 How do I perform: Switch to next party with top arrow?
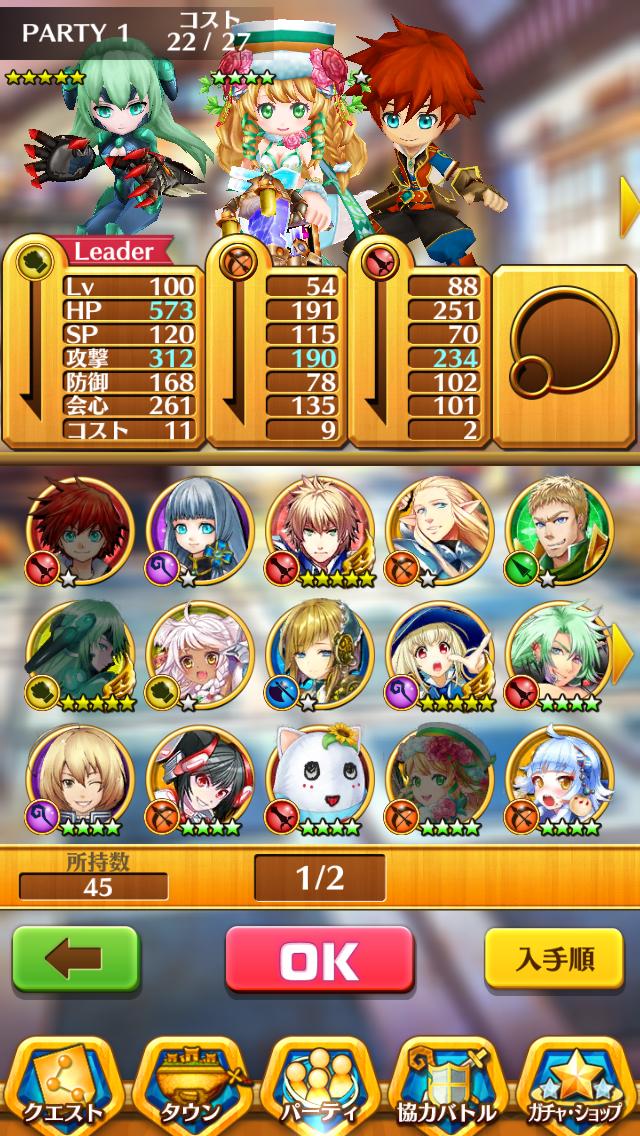[x=629, y=207]
